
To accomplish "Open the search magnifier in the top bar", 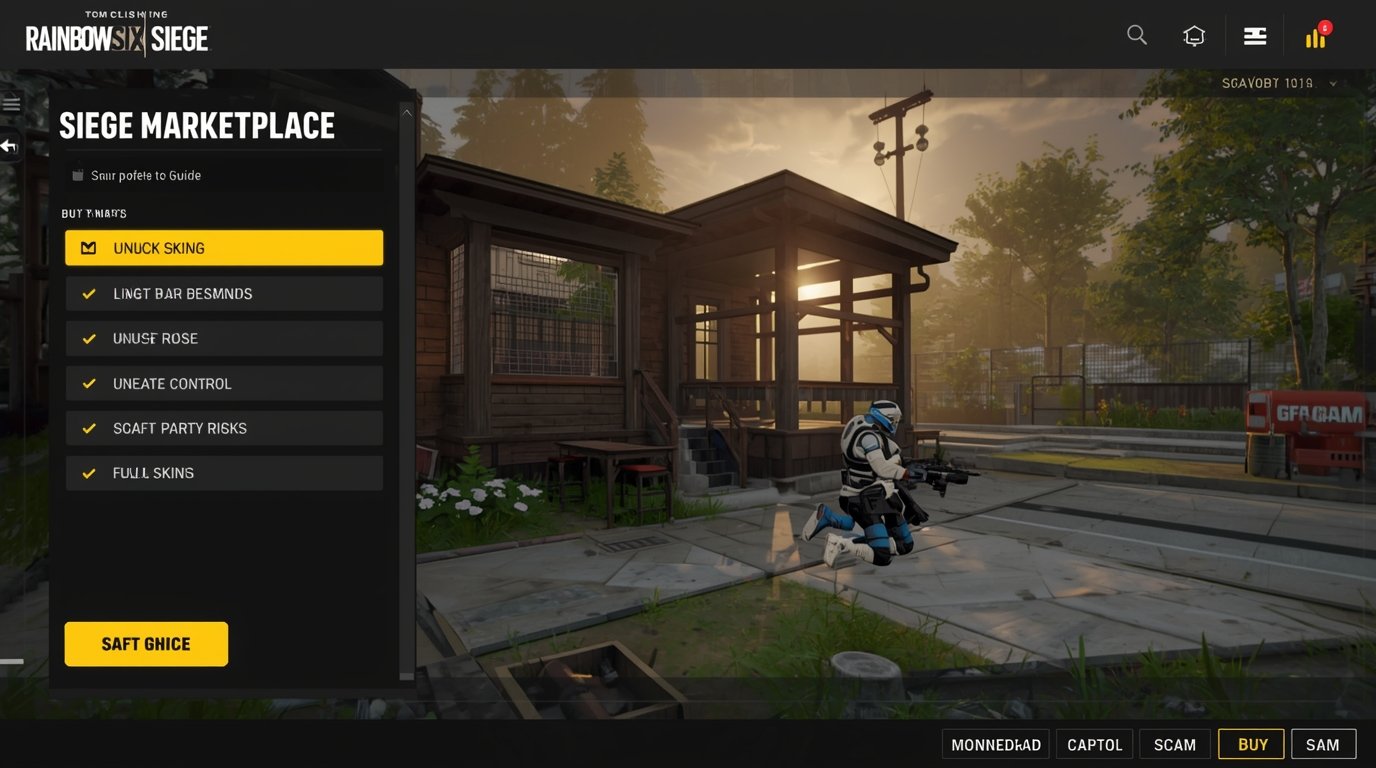I will 1136,34.
